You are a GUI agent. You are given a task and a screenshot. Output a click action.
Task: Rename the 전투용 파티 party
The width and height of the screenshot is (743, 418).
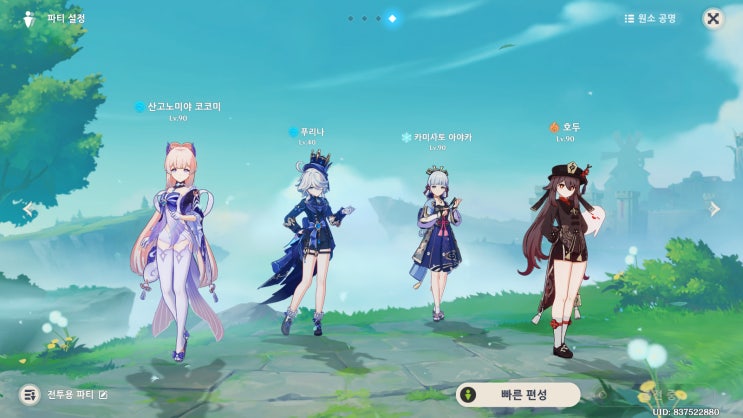pyautogui.click(x=102, y=395)
